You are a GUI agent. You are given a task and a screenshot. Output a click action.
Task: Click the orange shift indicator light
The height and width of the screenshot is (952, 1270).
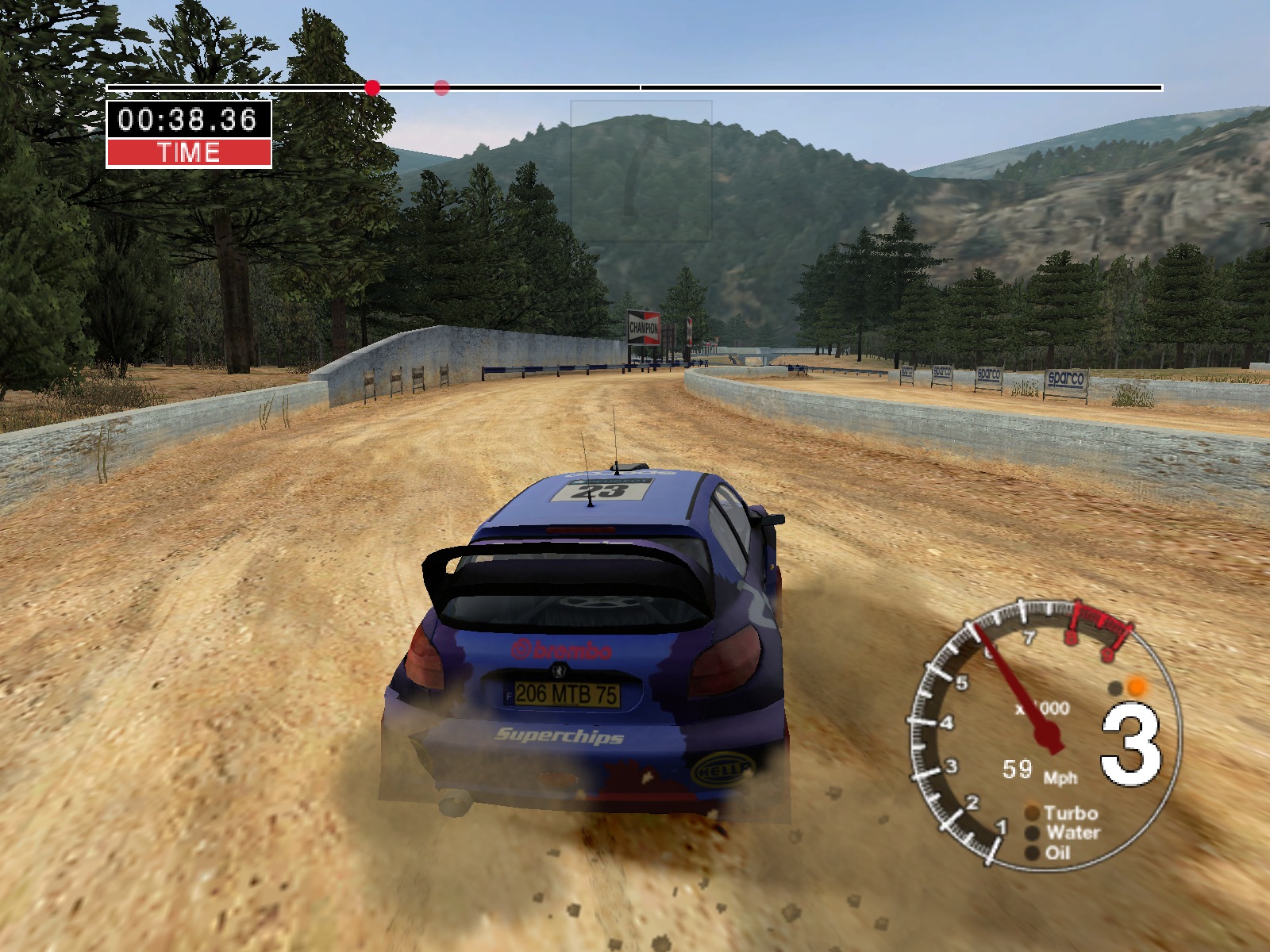point(1138,687)
